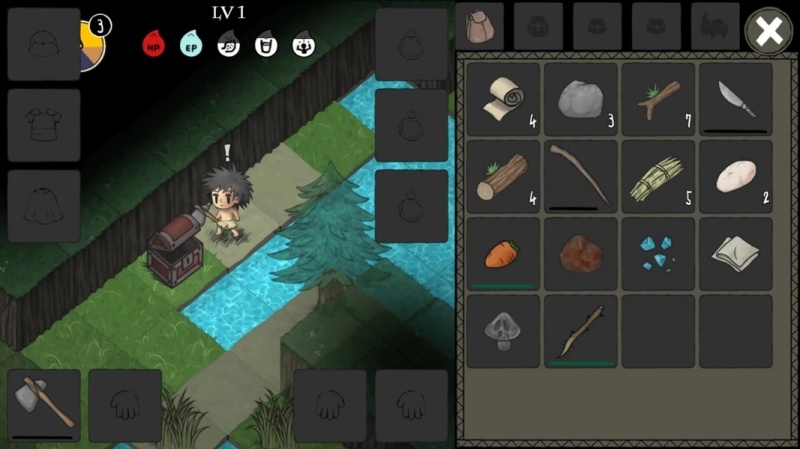This screenshot has width=800, height=449.
Task: Pick the reddish-brown ore lump
Action: [x=581, y=254]
